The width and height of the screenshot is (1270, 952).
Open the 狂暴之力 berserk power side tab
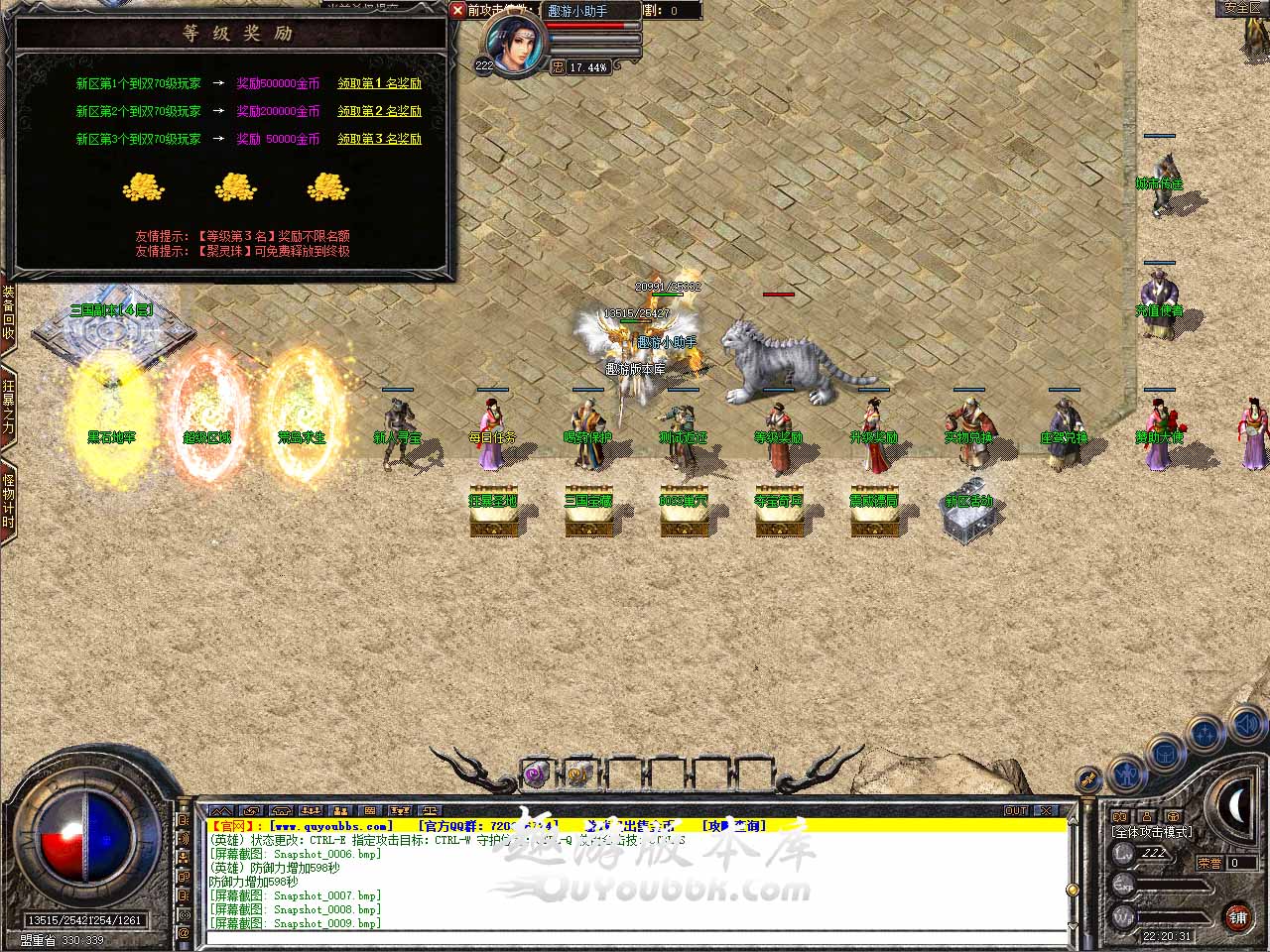(x=8, y=407)
